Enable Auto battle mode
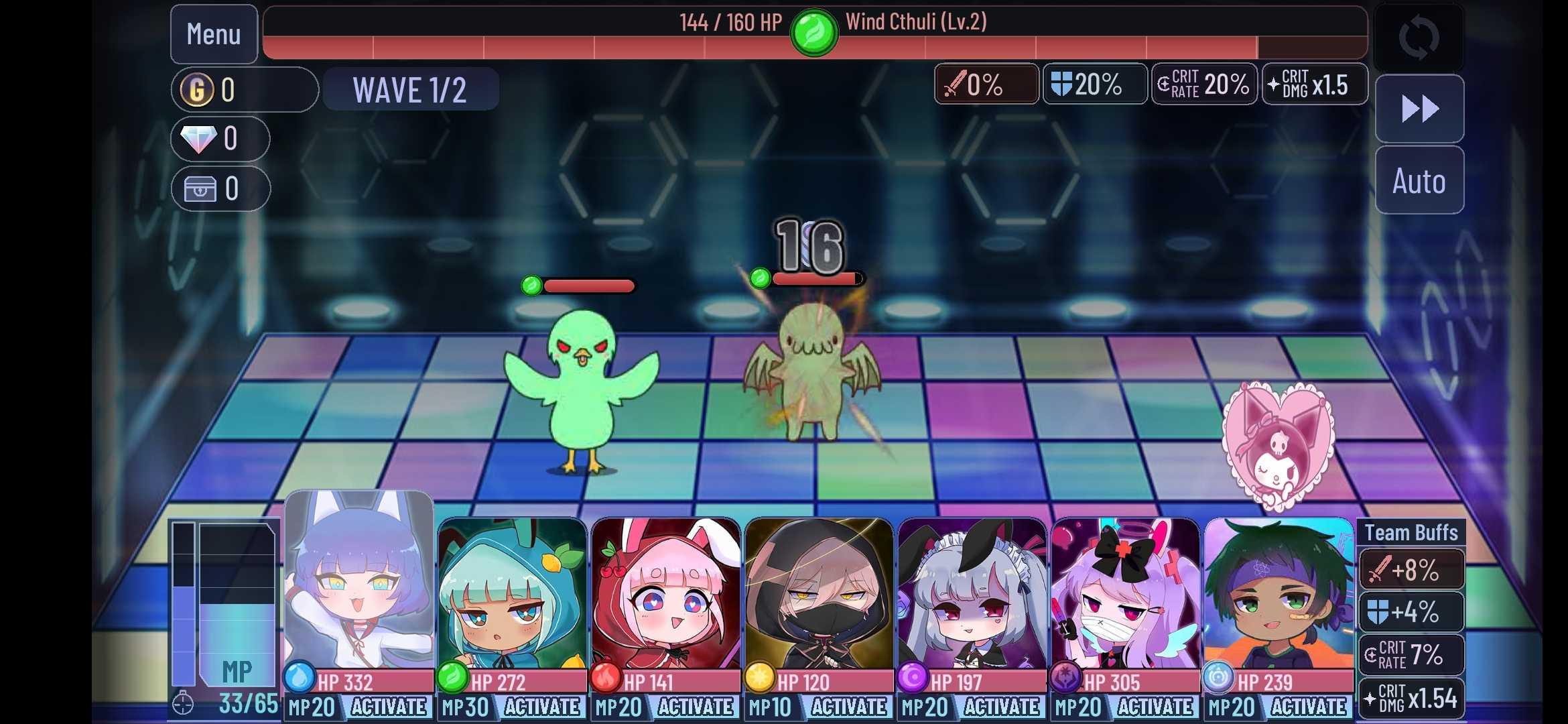This screenshot has width=1568, height=724. tap(1419, 180)
